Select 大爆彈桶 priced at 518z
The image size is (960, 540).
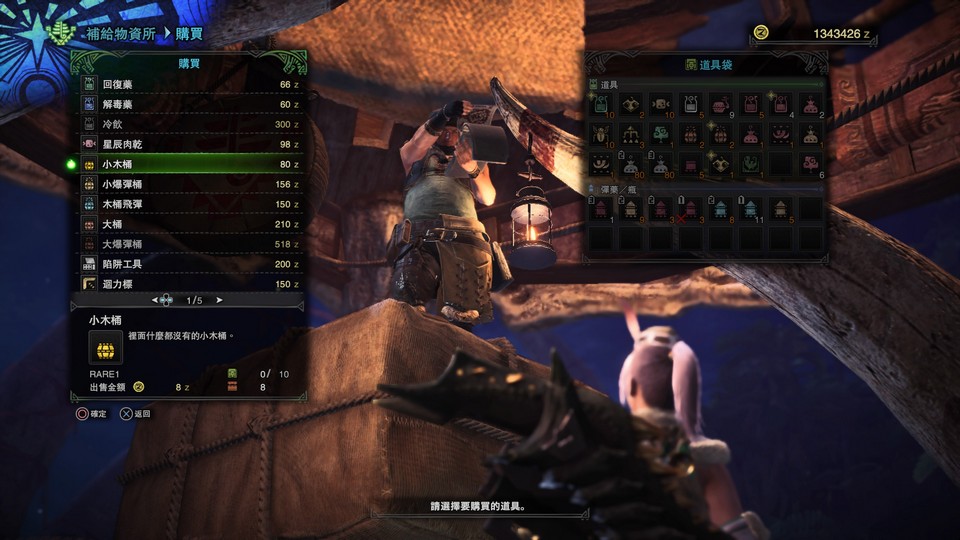click(x=190, y=244)
